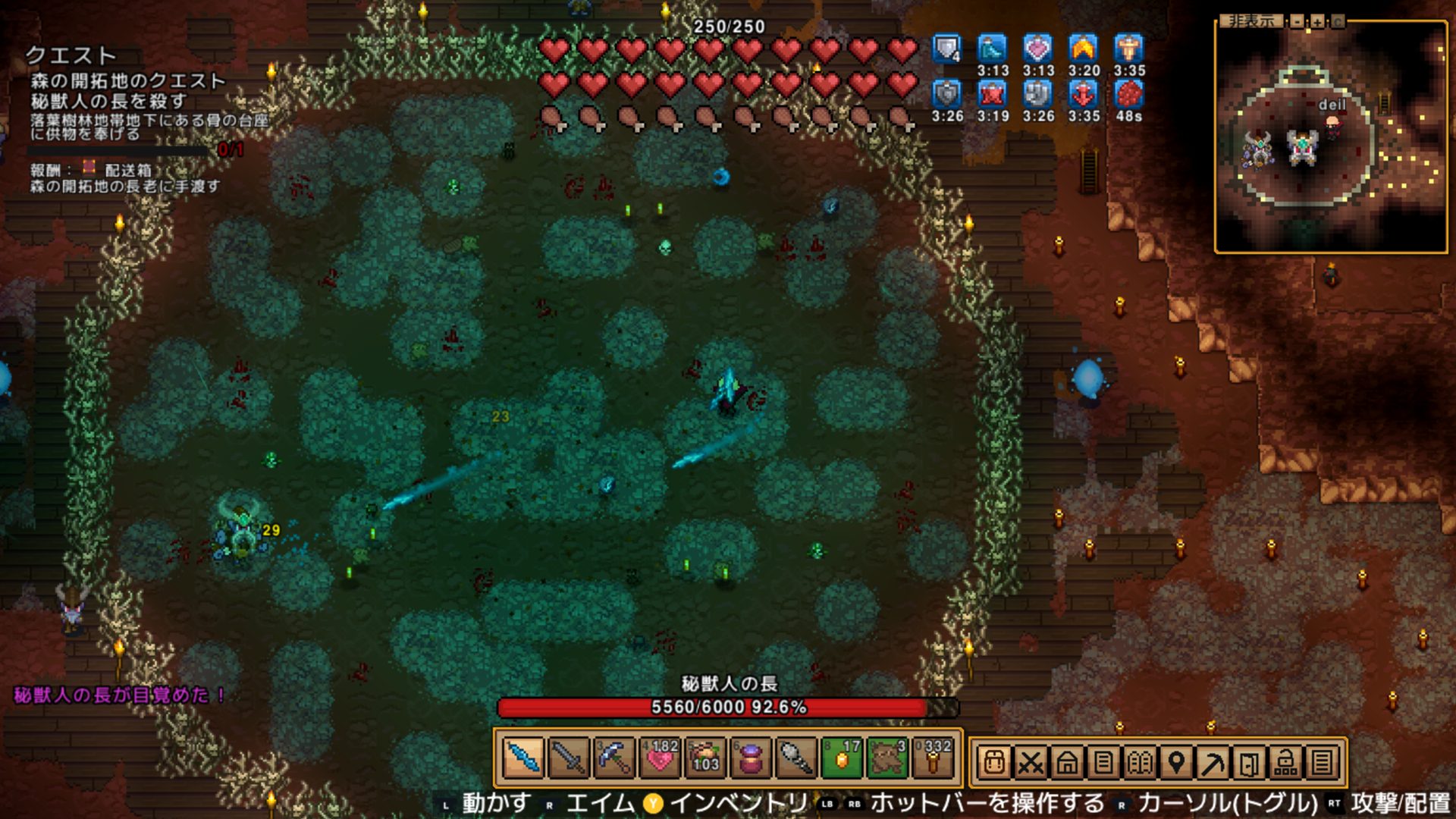The image size is (1456, 819).
Task: Click the pickaxe tool button in the toolbar
Action: pyautogui.click(x=1213, y=762)
